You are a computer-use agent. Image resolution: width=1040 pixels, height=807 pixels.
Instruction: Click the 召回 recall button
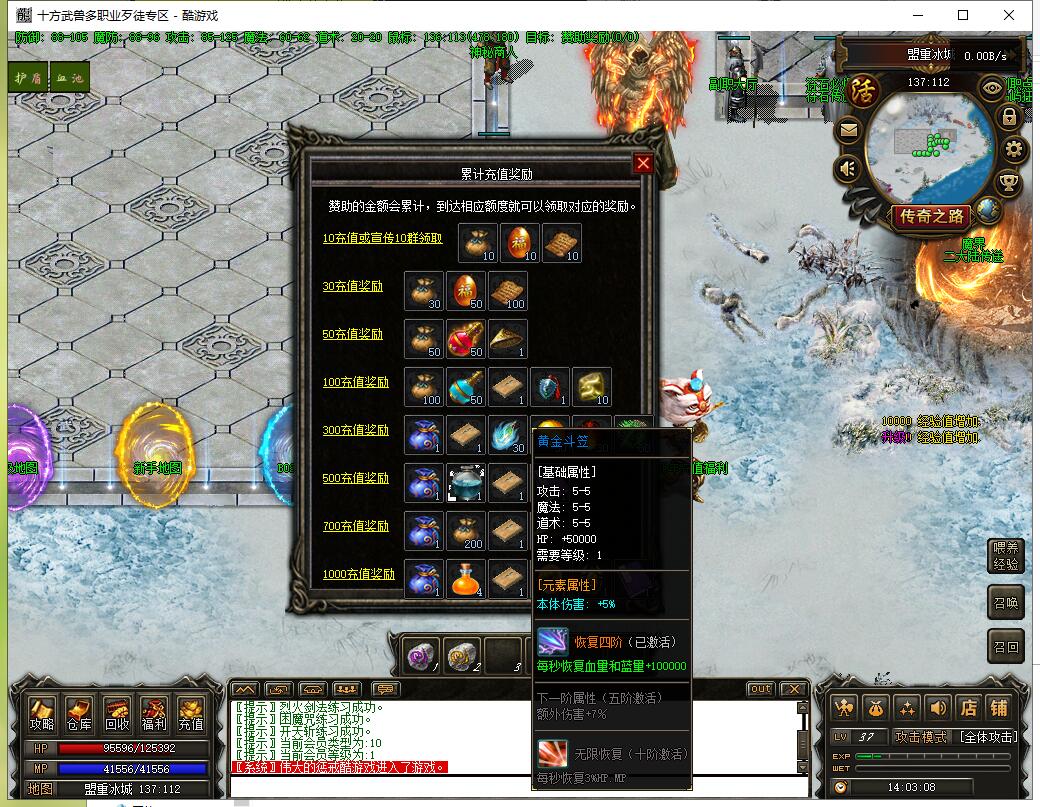click(1005, 647)
